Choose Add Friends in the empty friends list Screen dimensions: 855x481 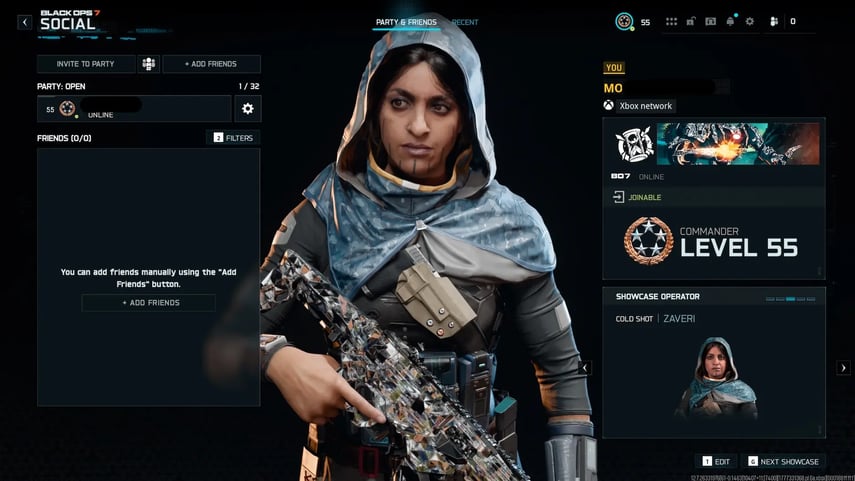(x=148, y=303)
